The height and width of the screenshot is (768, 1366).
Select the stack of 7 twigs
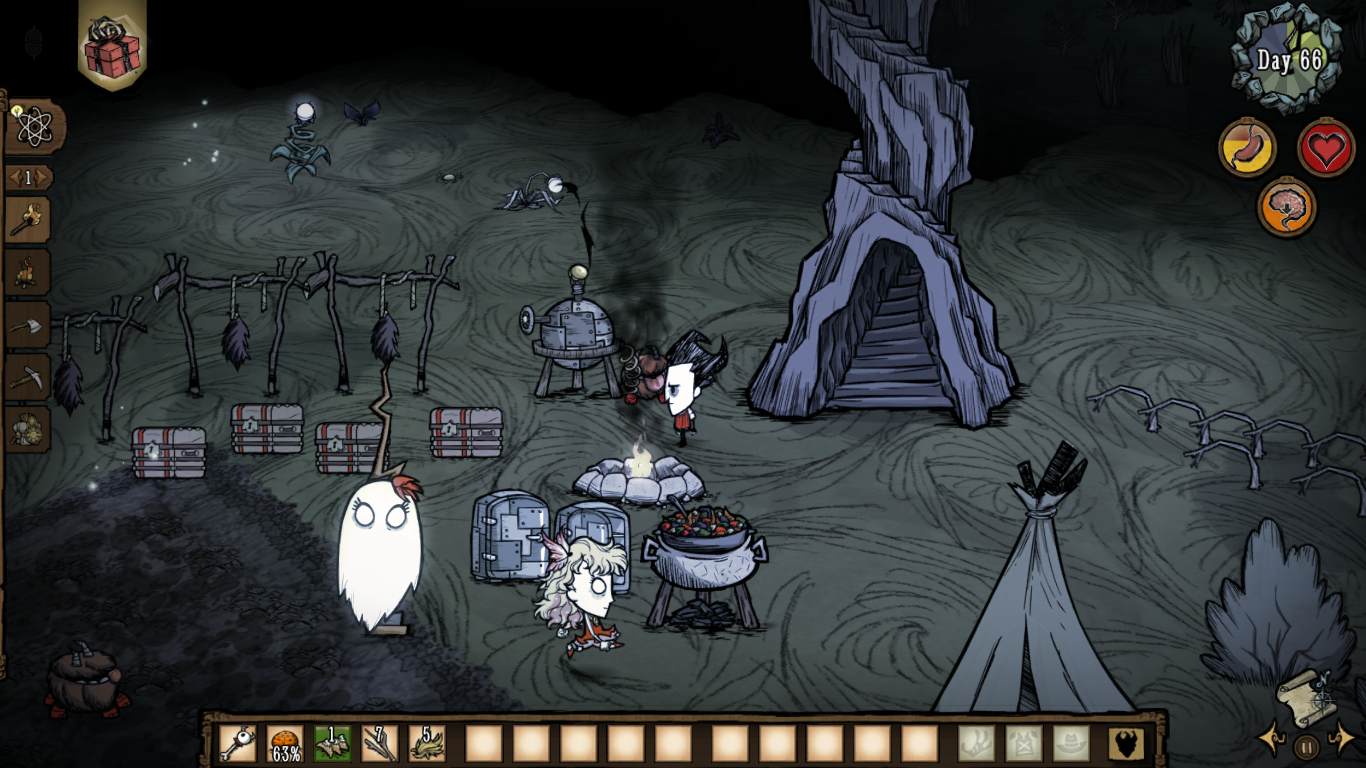[380, 743]
